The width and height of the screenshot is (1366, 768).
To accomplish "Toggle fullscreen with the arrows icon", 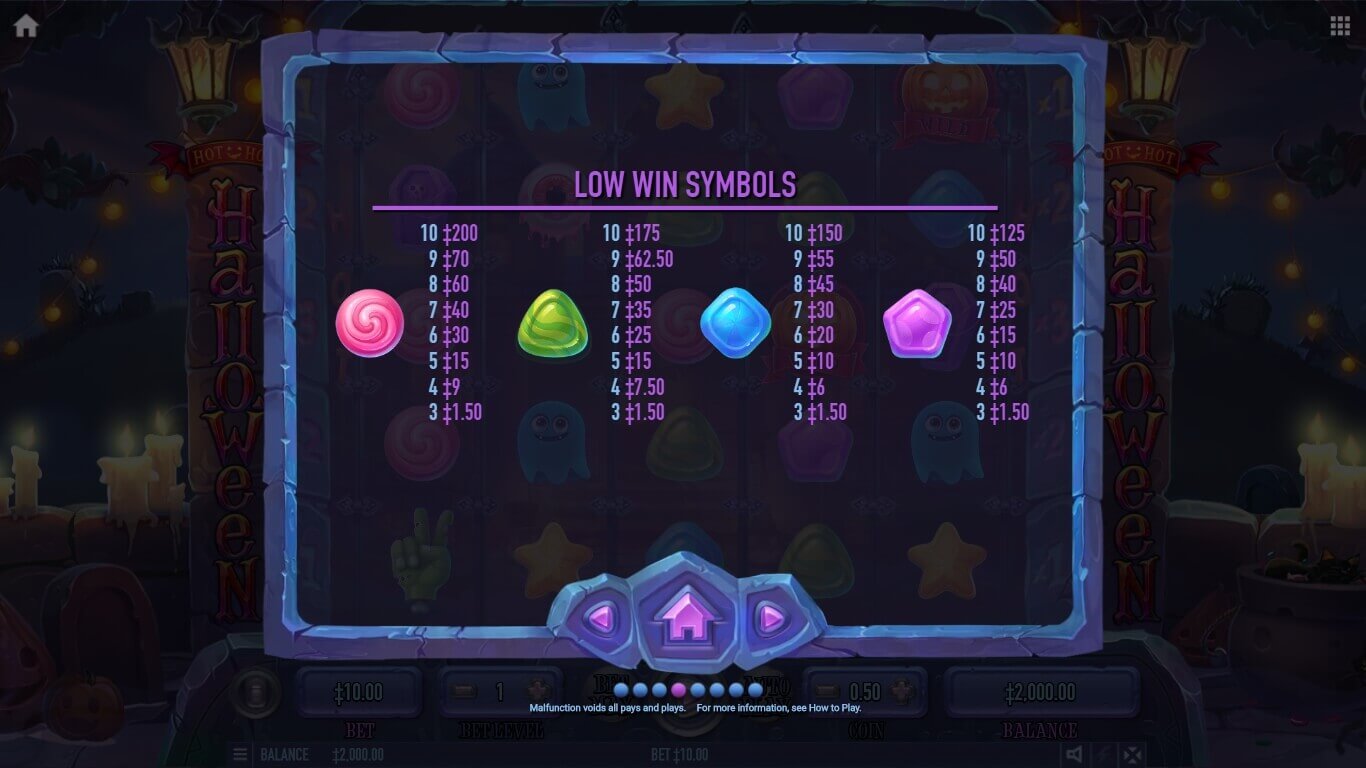I will click(1131, 754).
